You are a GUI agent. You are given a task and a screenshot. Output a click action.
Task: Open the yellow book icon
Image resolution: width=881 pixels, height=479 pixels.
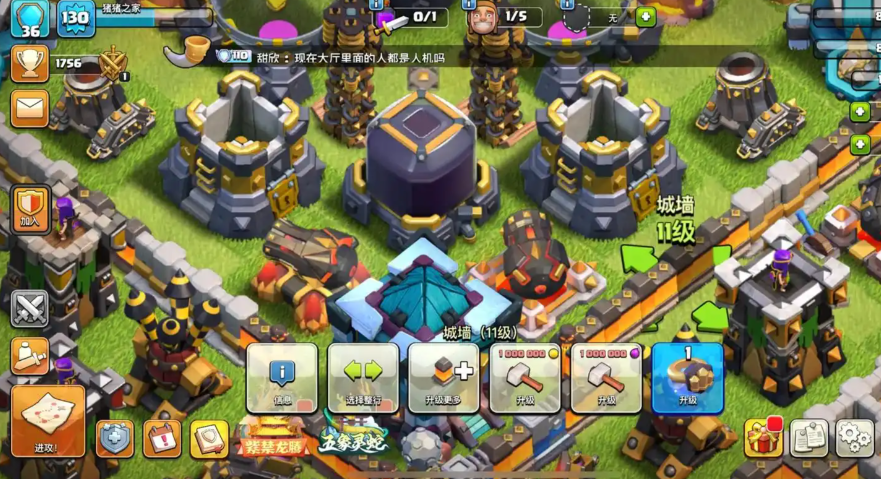pyautogui.click(x=209, y=438)
